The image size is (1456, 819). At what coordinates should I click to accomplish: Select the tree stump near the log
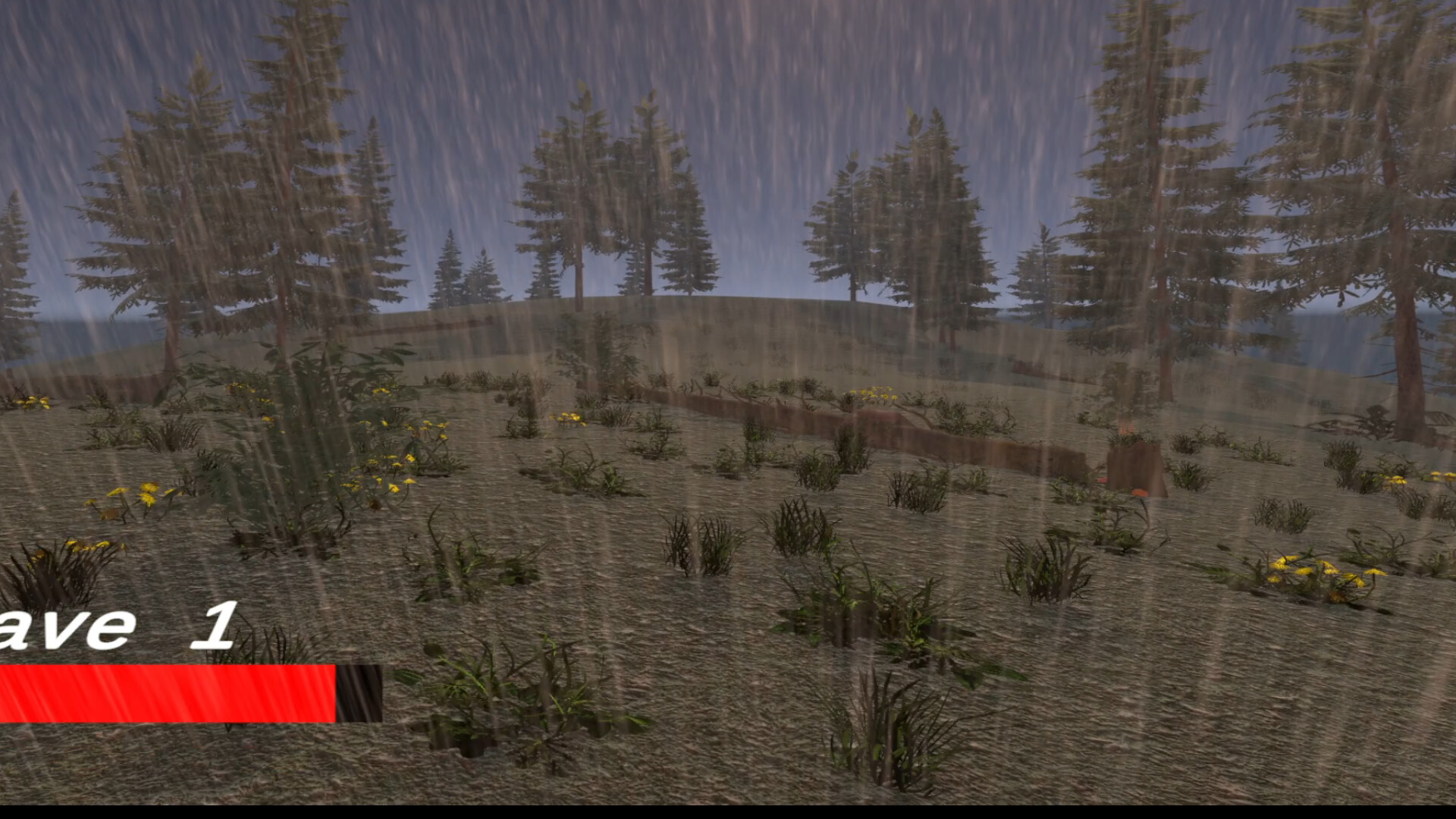pyautogui.click(x=1134, y=464)
